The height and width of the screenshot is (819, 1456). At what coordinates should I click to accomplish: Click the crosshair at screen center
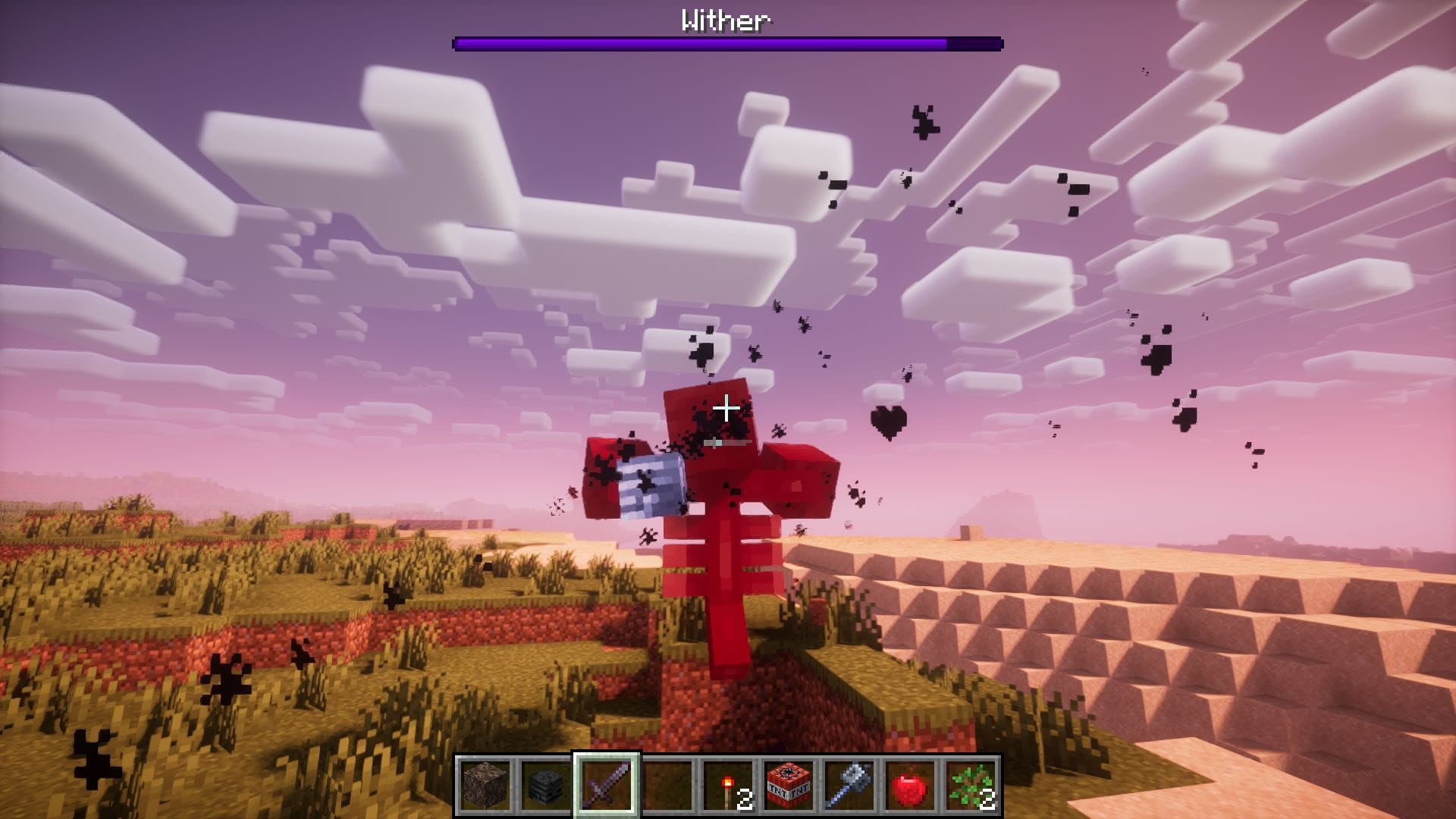728,409
